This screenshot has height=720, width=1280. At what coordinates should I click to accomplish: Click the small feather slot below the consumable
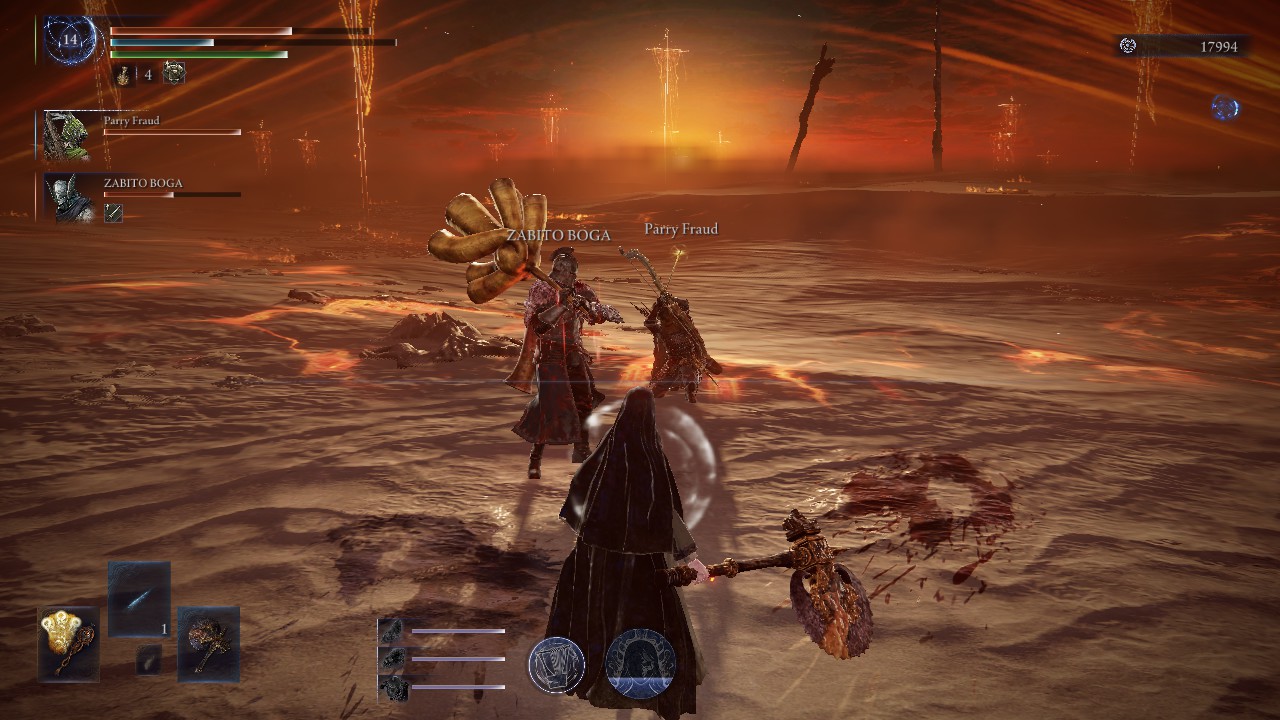pyautogui.click(x=148, y=658)
